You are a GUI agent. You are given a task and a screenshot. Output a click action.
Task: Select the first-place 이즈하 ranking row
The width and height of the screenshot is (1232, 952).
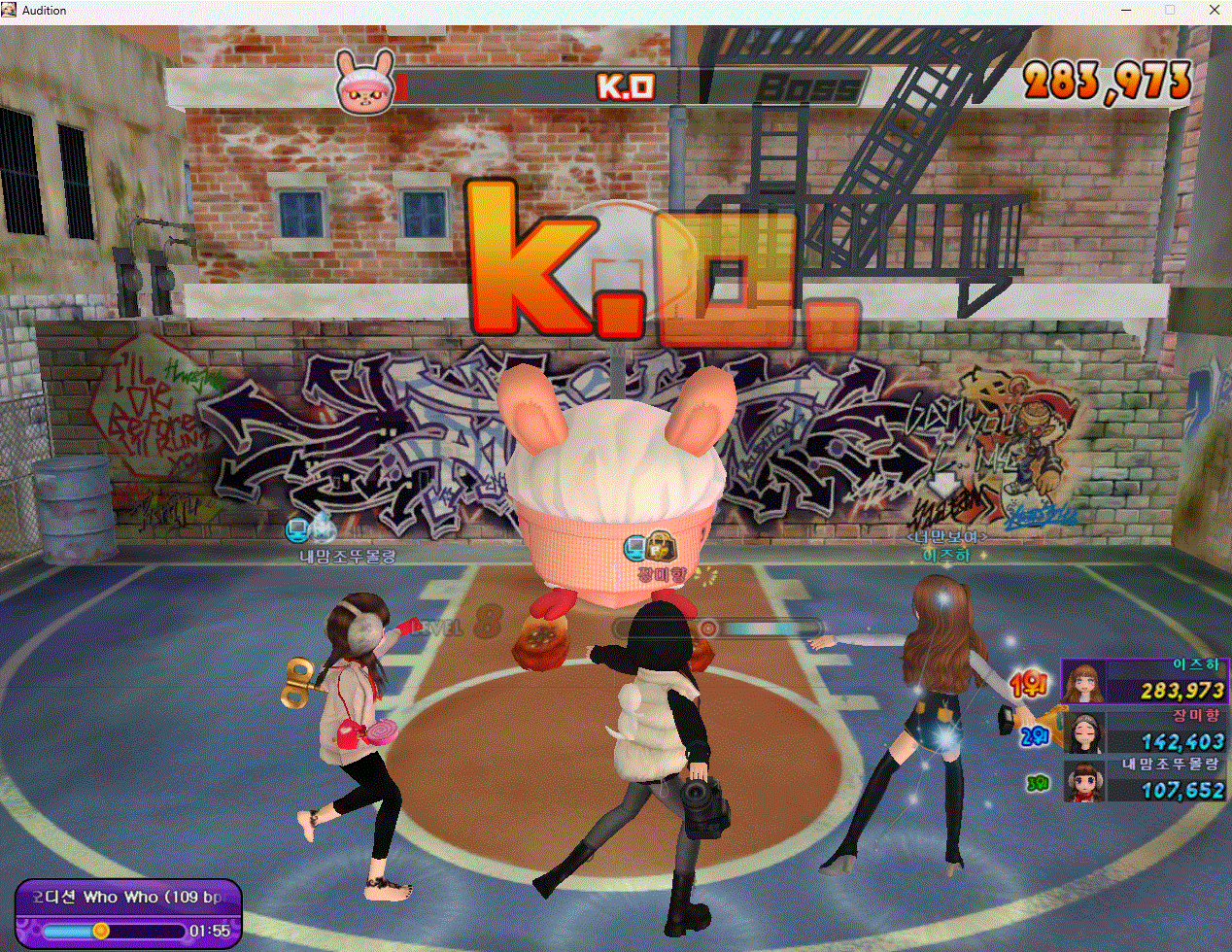click(x=1145, y=681)
